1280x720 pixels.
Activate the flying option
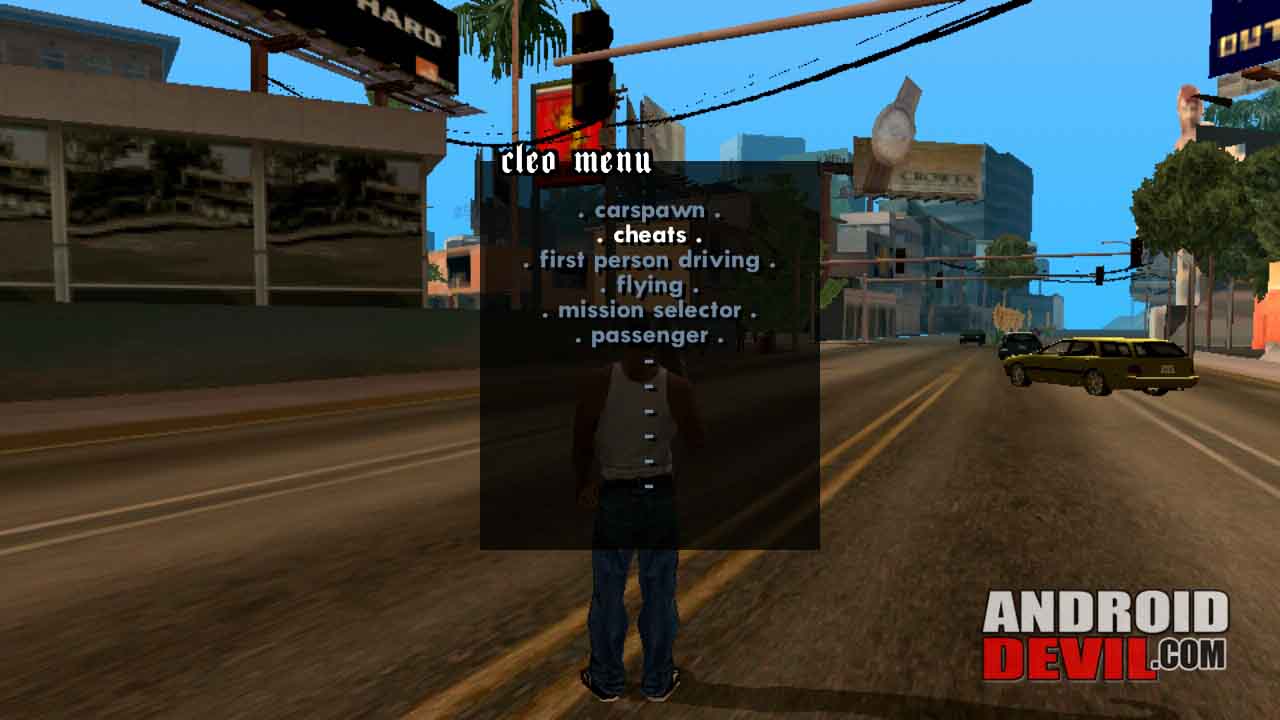651,285
